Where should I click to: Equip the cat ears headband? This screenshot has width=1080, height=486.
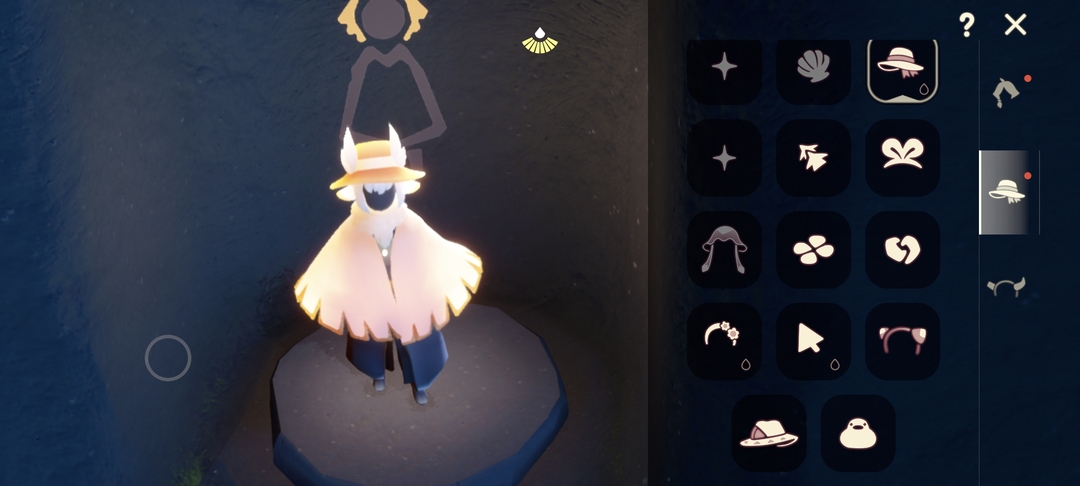pos(902,340)
